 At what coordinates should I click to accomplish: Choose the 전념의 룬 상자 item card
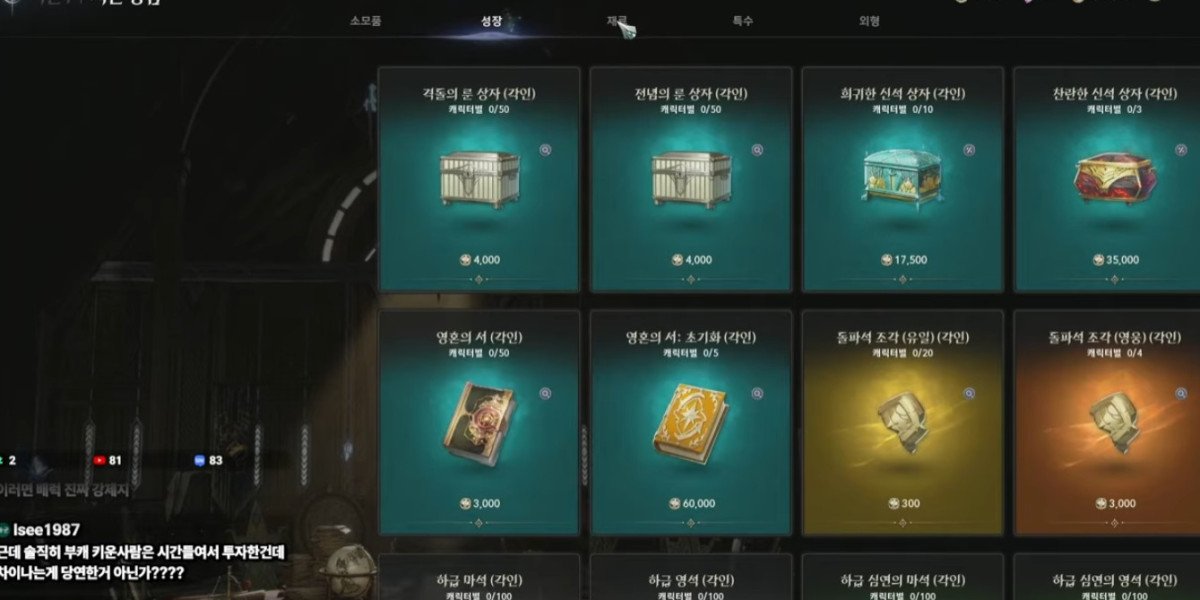(x=691, y=180)
